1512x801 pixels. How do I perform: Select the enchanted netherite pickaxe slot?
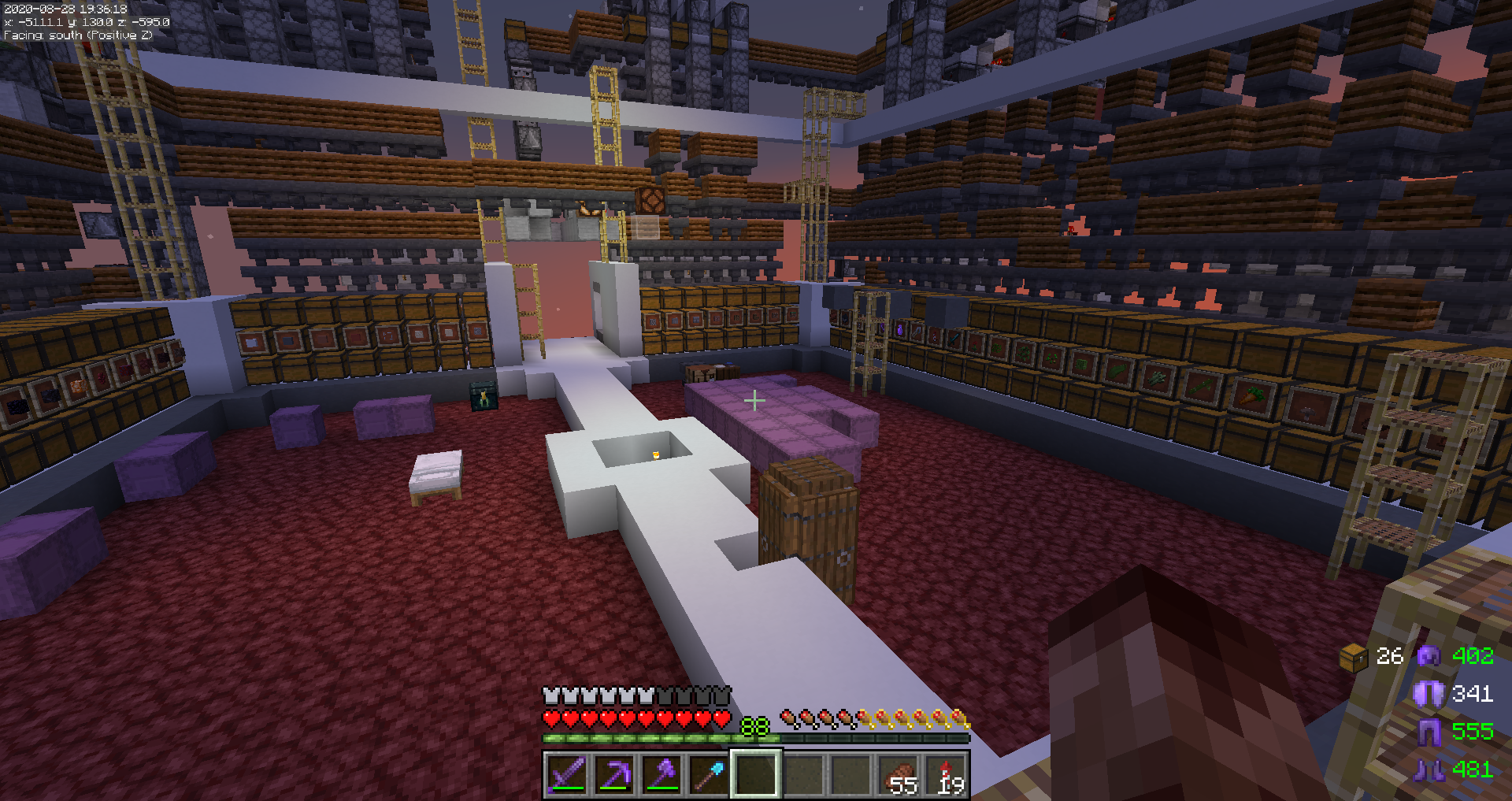[x=614, y=774]
